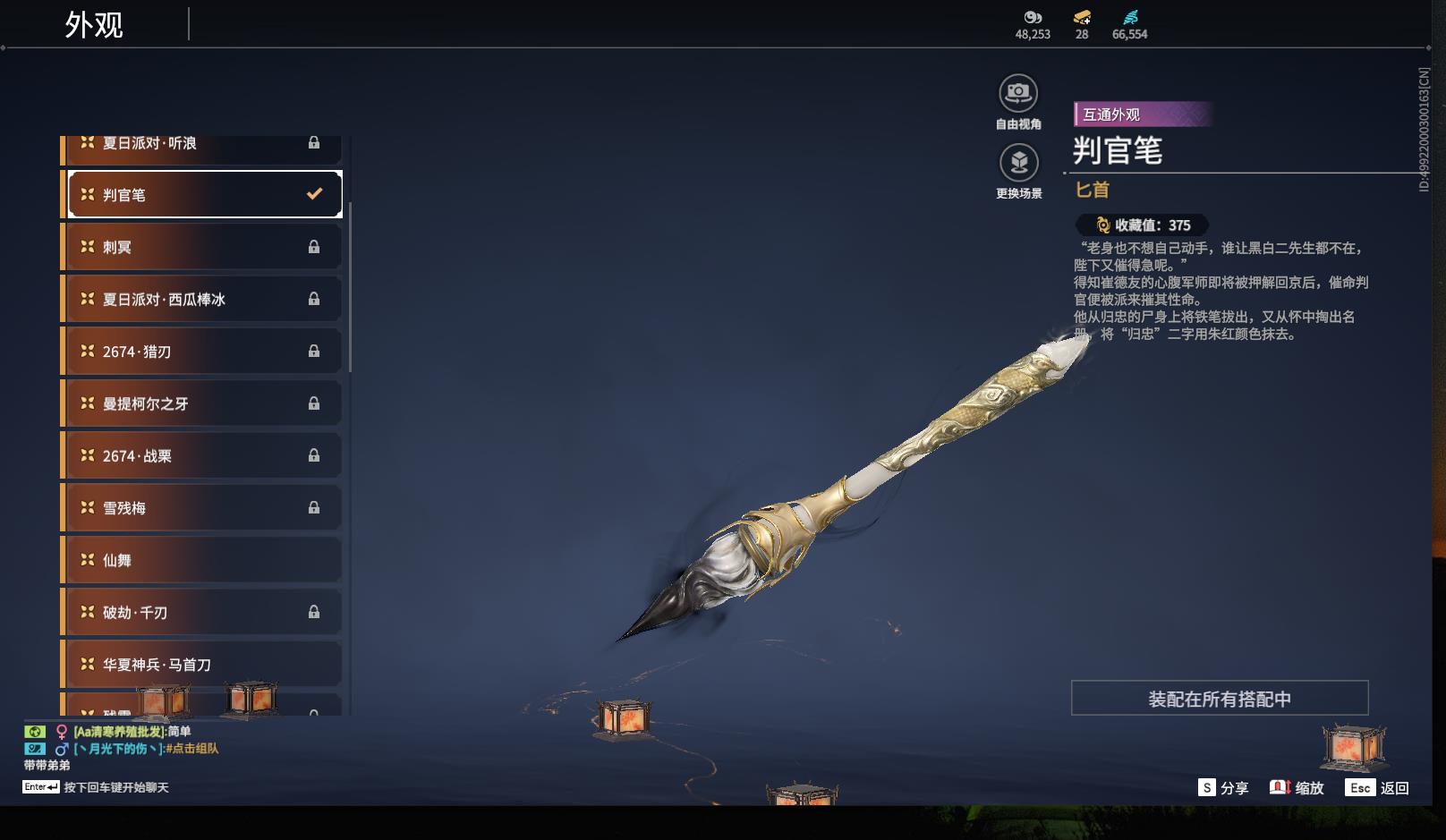The height and width of the screenshot is (840, 1446).
Task: Select the 曼提柯尔之牙 skin
Action: click(x=204, y=403)
